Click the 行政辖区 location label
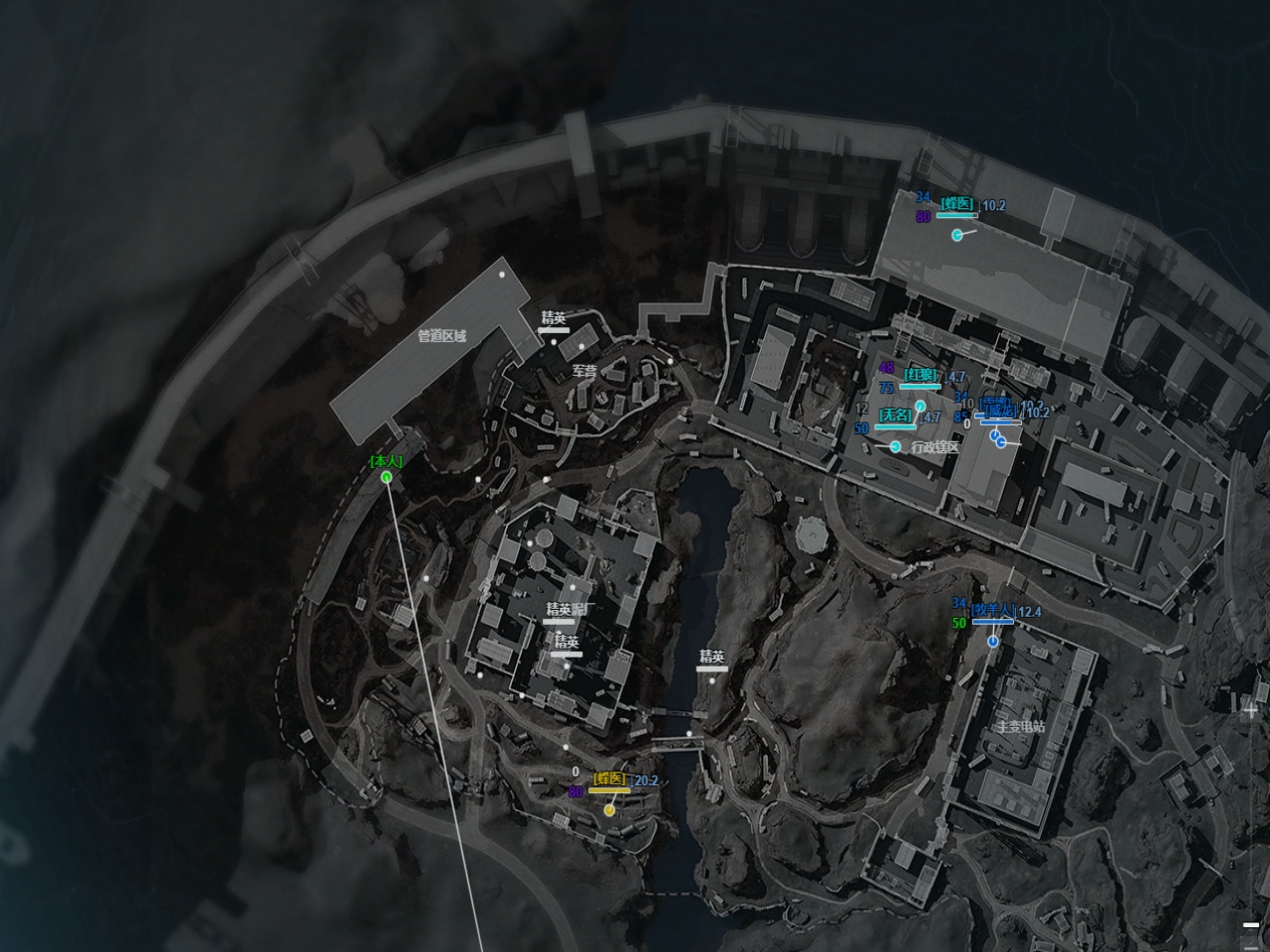1270x952 pixels. 935,447
